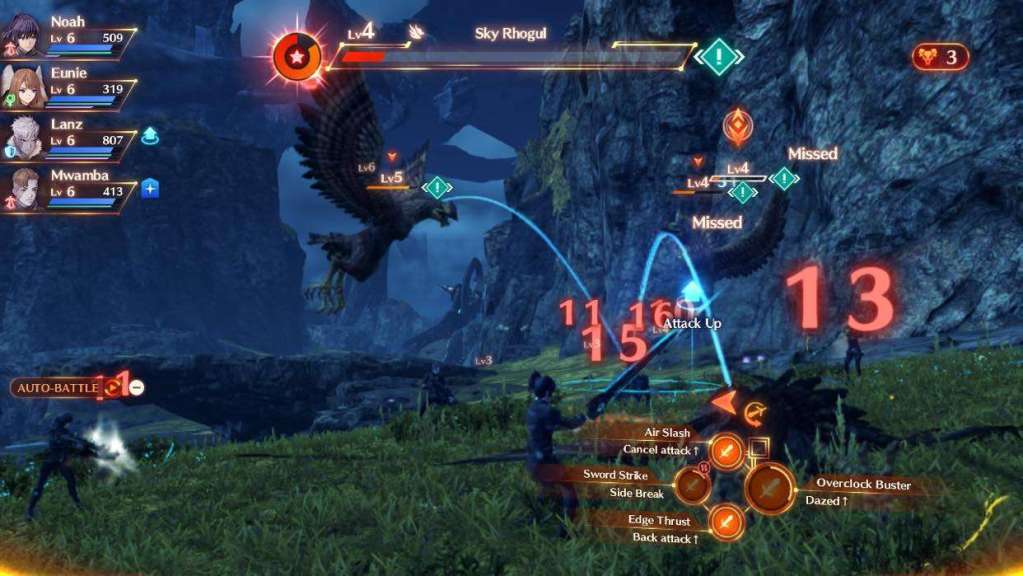Activate the Air Slash art

coord(728,452)
